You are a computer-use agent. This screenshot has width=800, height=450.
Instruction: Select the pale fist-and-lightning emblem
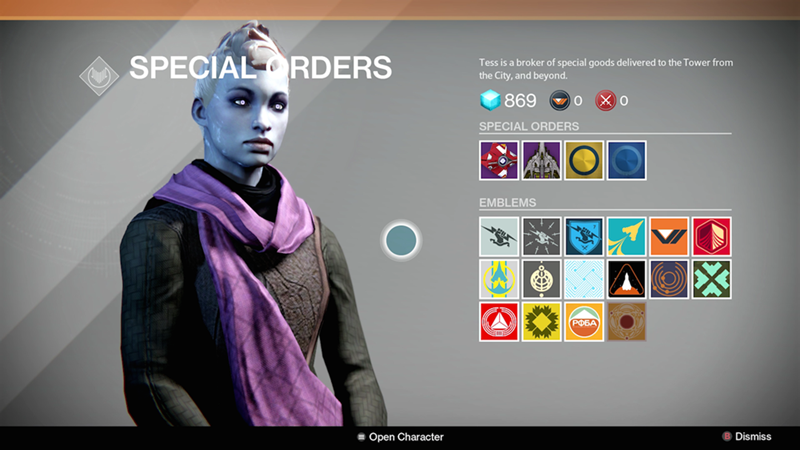(x=499, y=237)
